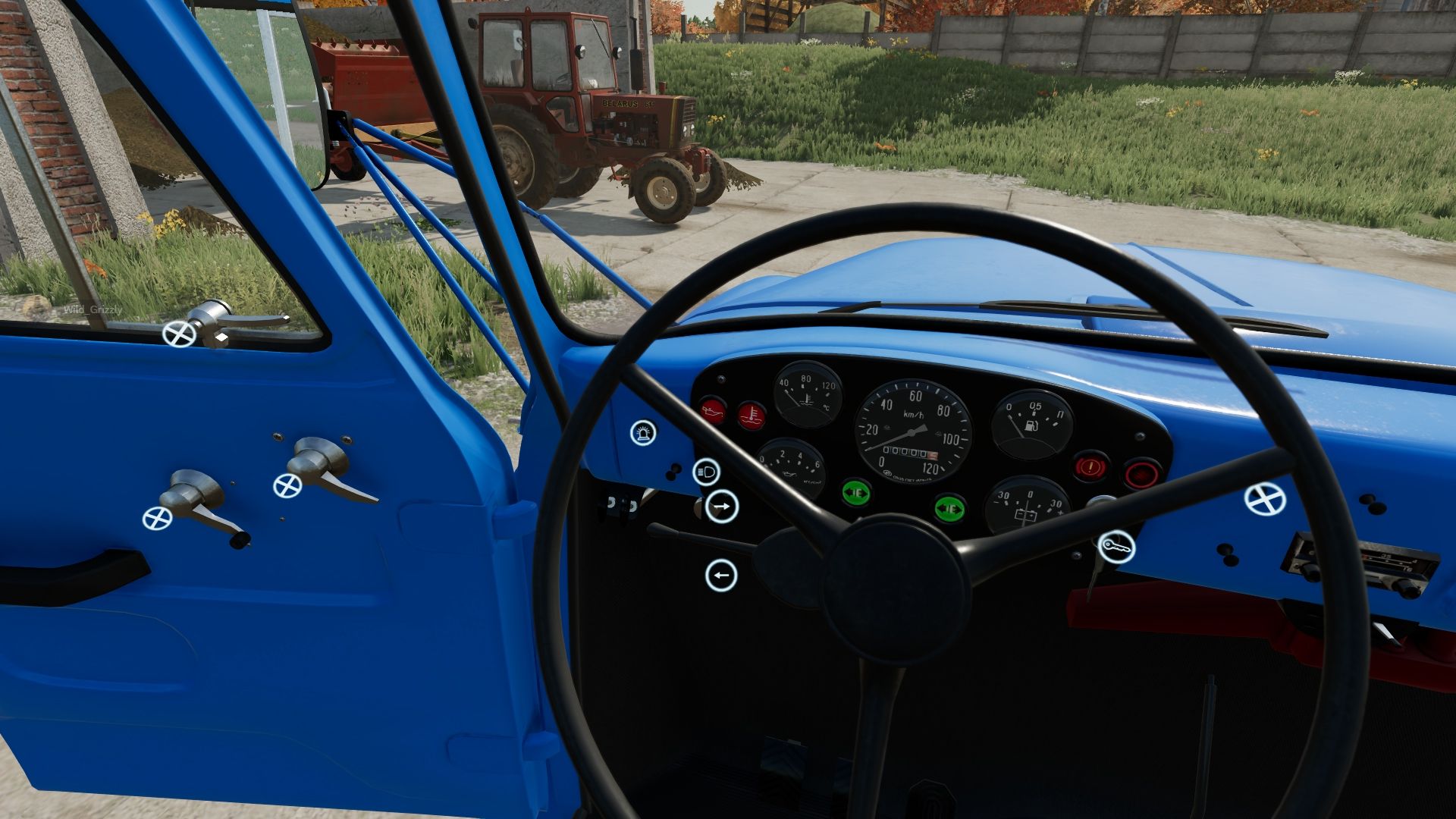Click the cross marker on the window-frame latch

pos(179,334)
